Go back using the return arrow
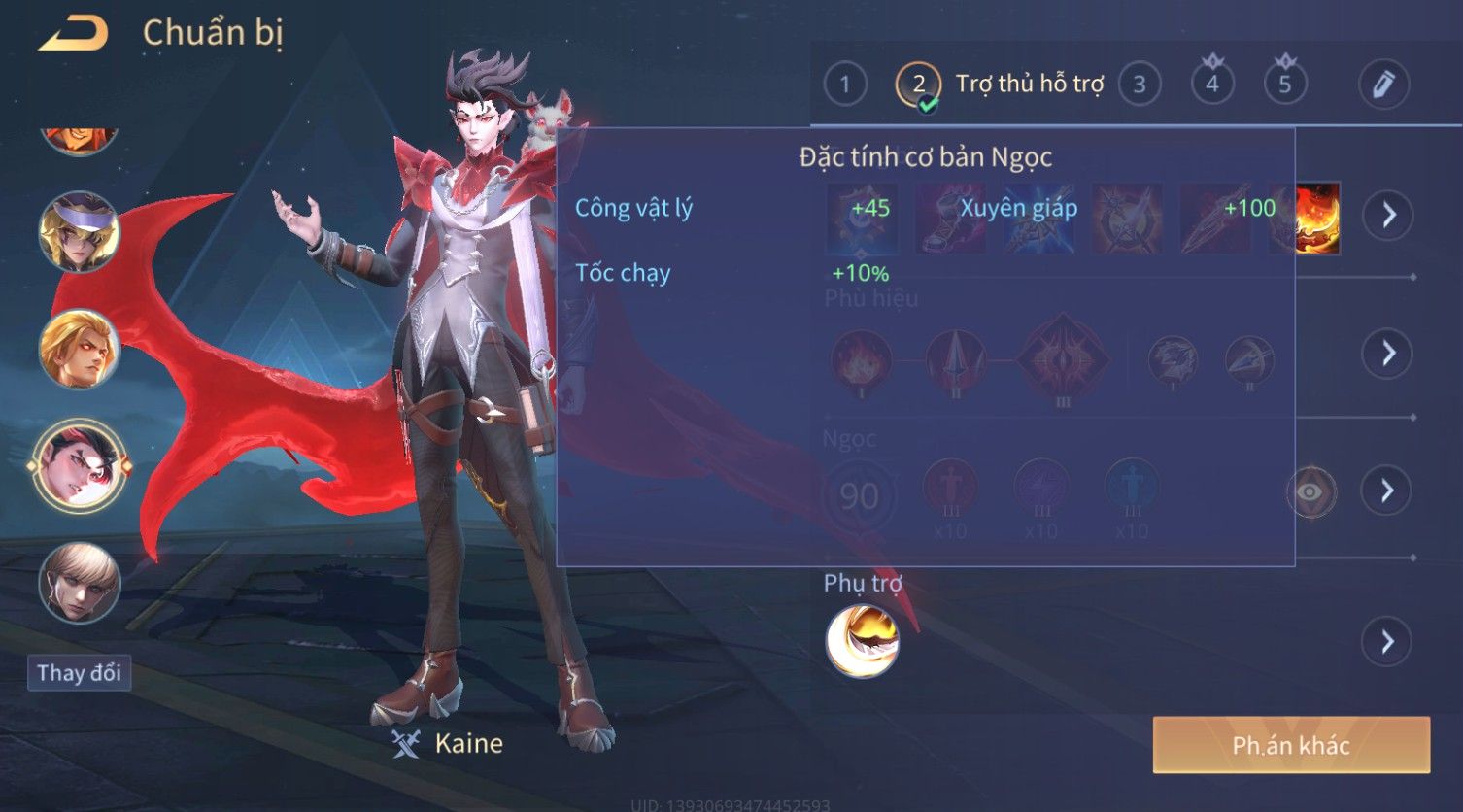The image size is (1463, 812). tap(73, 34)
